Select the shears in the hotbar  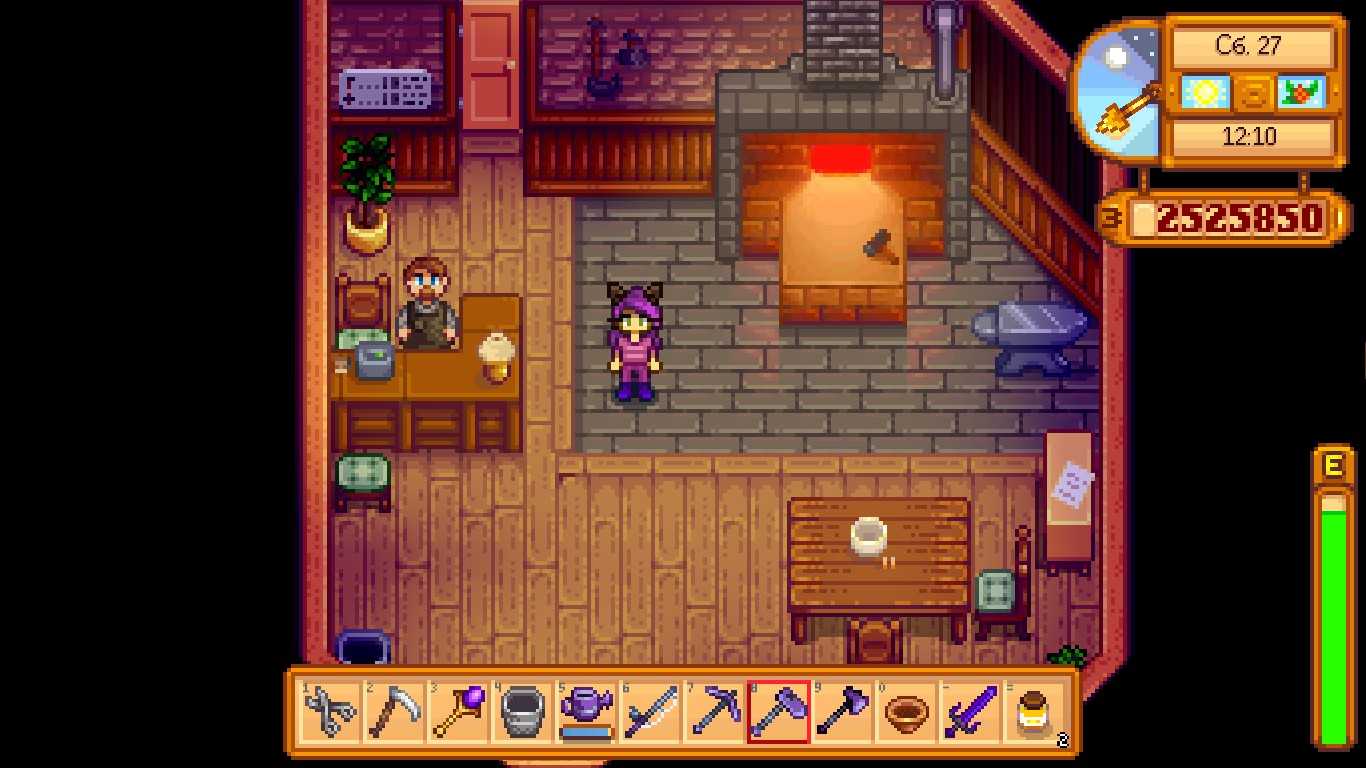330,712
